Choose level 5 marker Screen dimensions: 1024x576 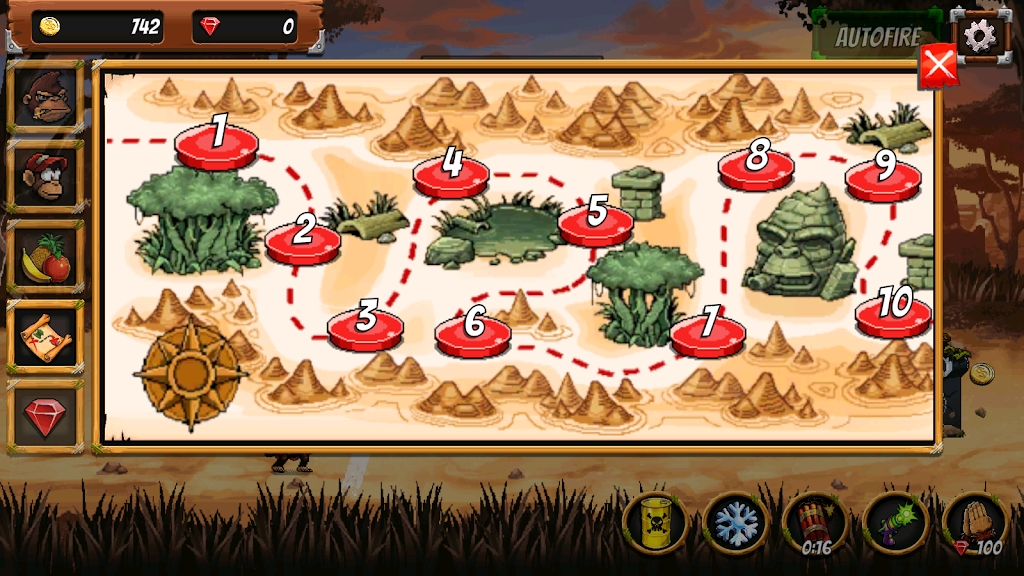596,221
